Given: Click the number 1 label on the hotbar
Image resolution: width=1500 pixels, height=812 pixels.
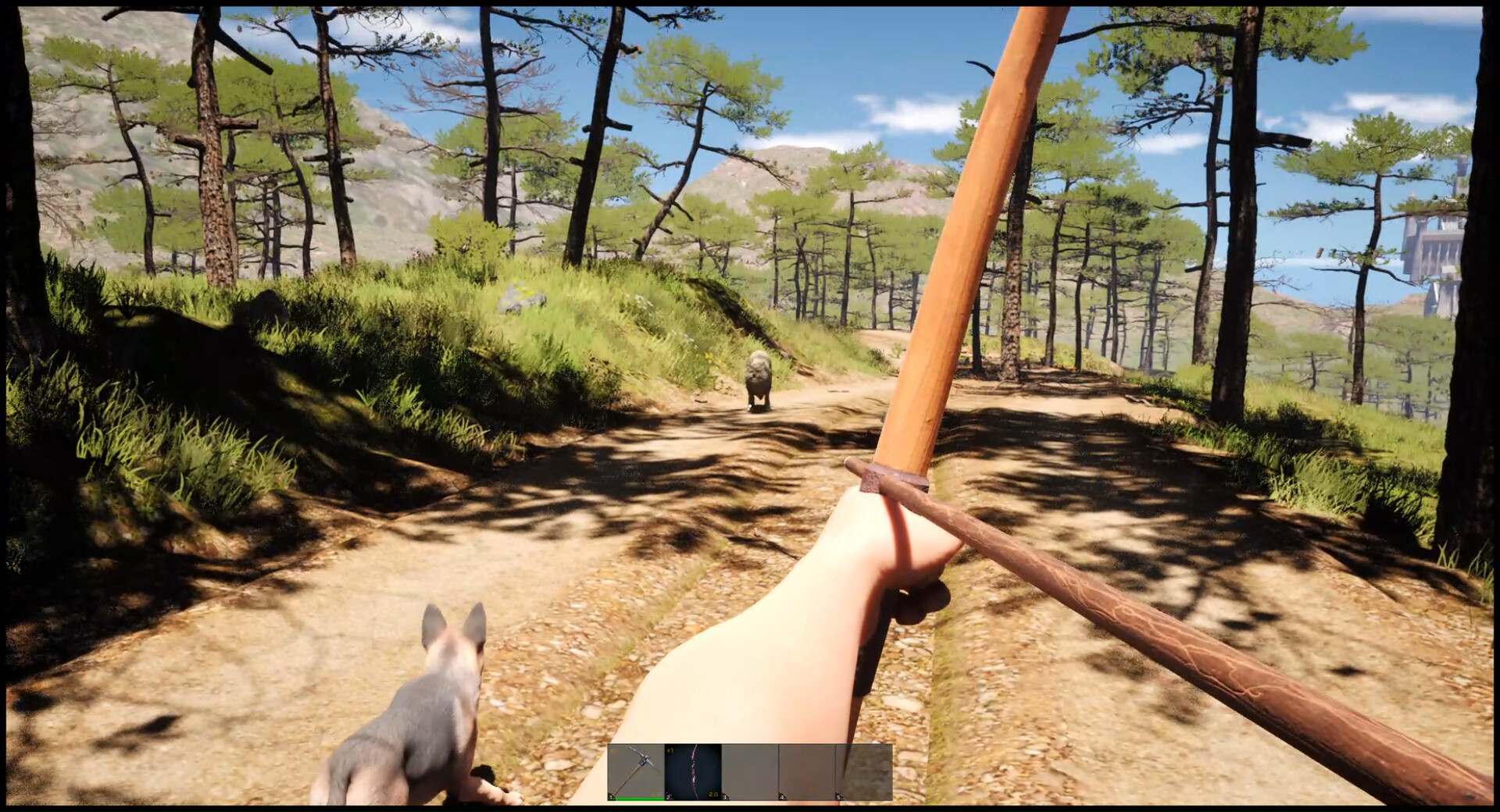Looking at the screenshot, I should tap(612, 798).
